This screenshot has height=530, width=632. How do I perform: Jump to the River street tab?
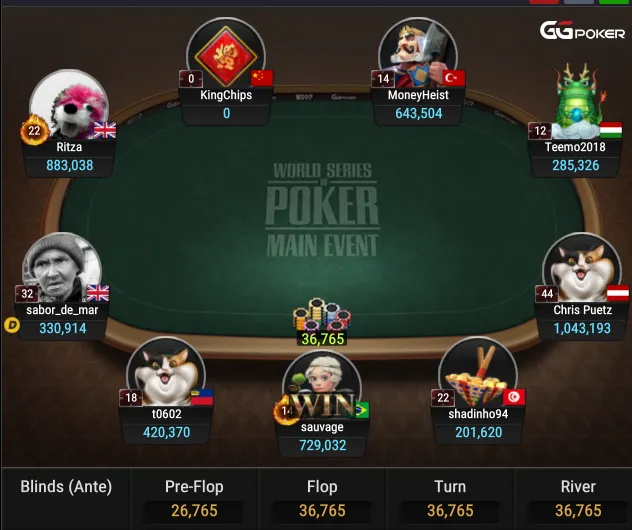coord(577,498)
